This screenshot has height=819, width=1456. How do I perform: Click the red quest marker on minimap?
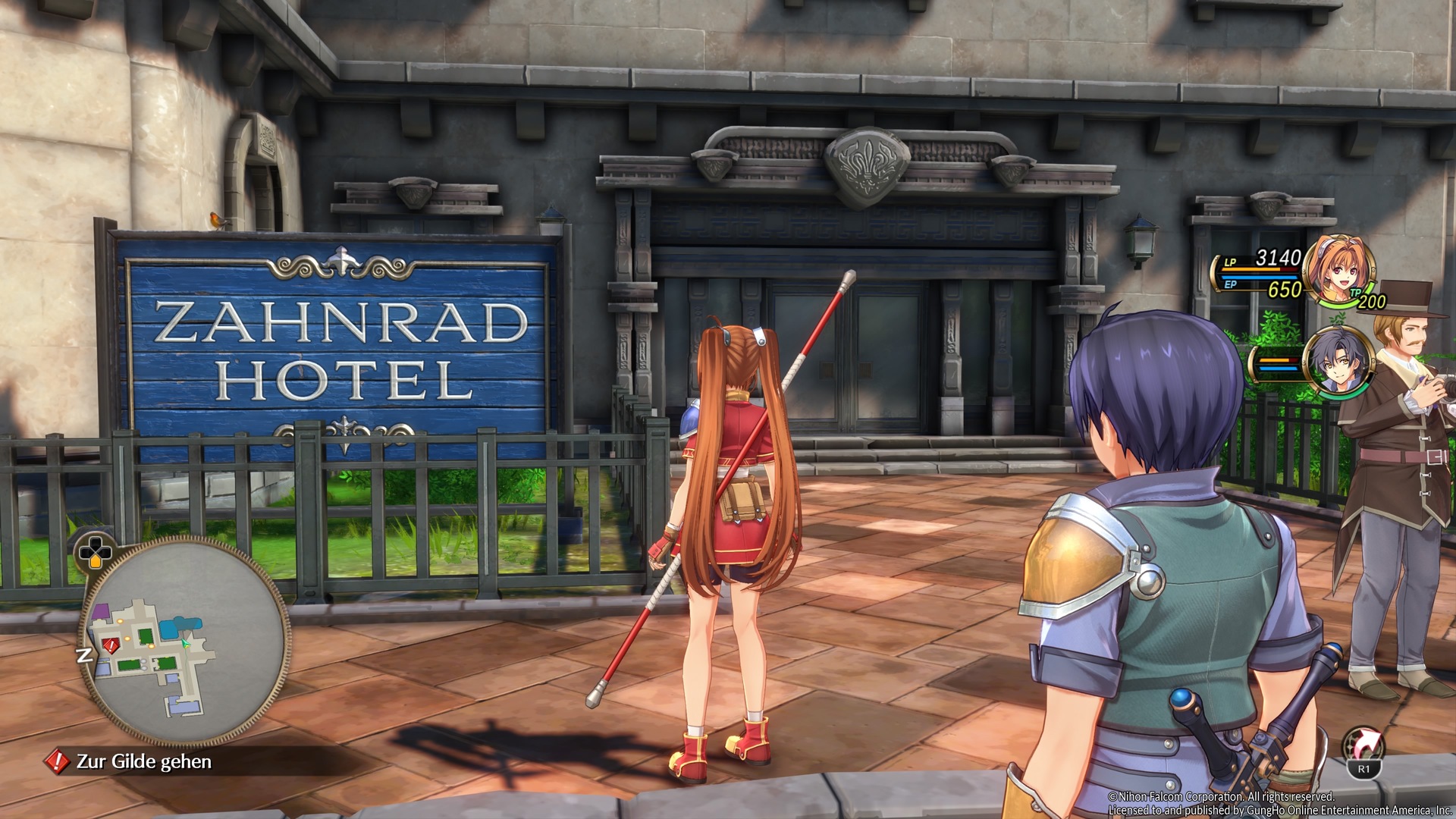click(x=111, y=646)
